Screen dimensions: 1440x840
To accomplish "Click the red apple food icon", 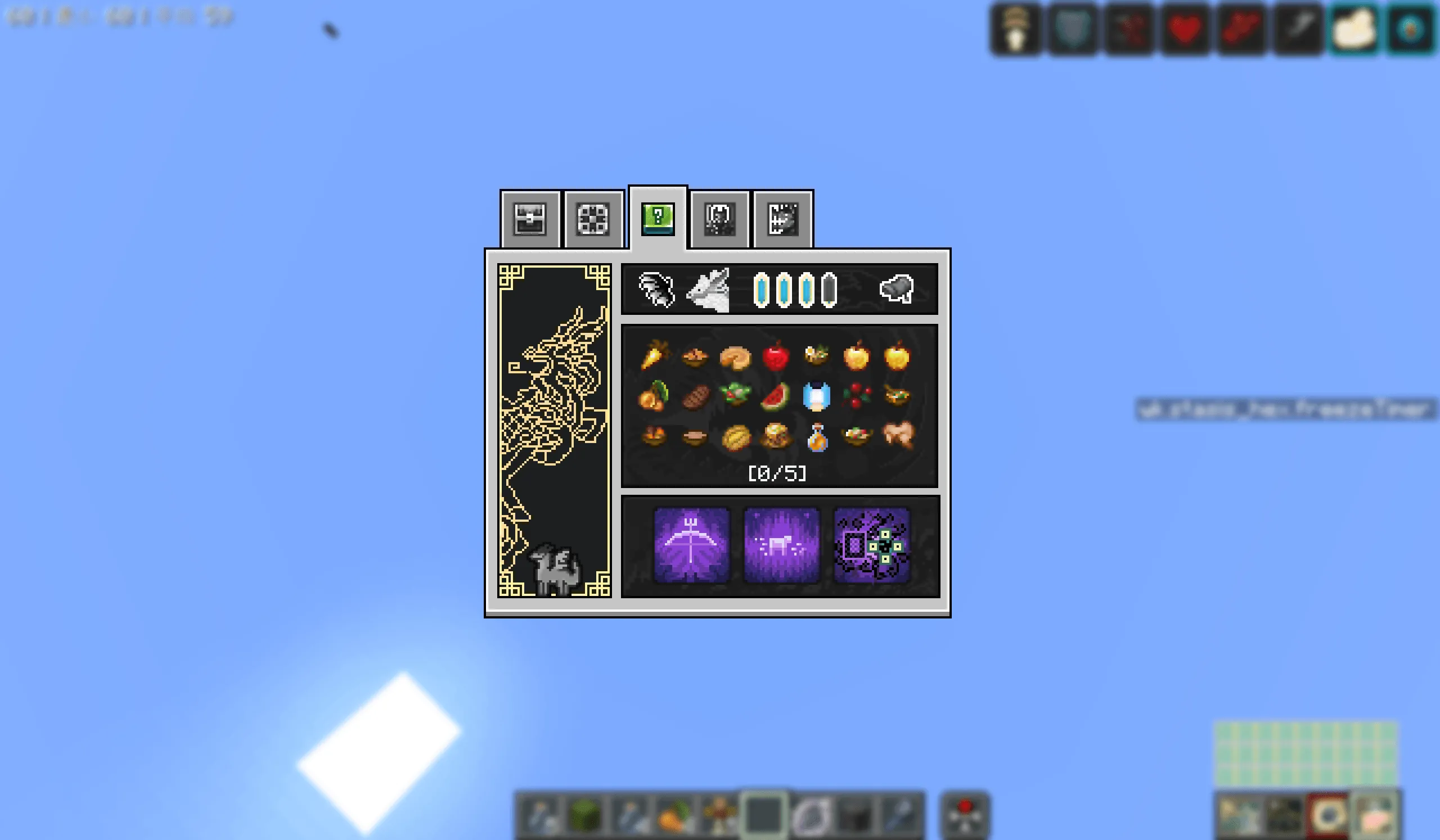I will 777,354.
